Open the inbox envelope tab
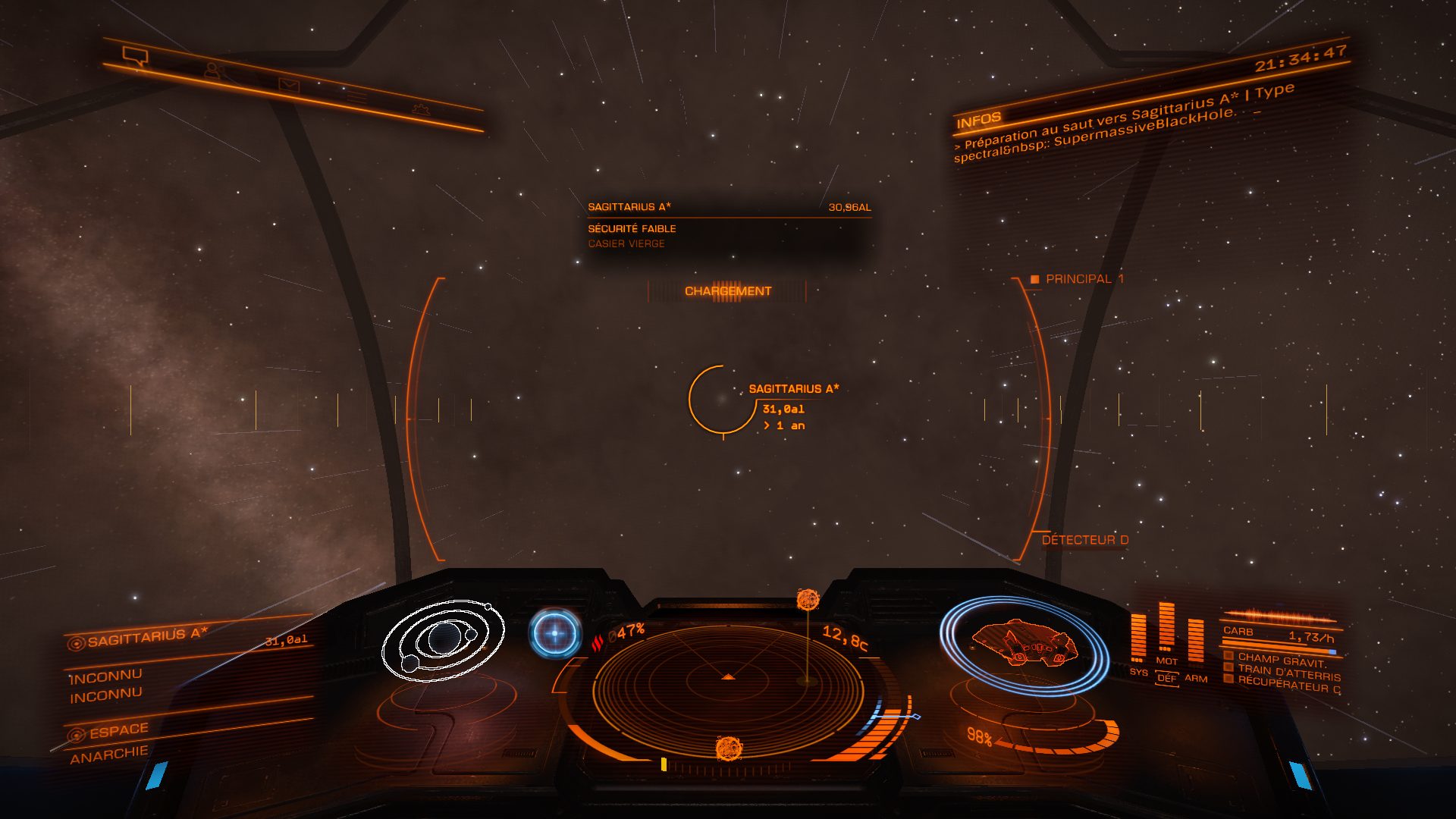 [x=288, y=85]
